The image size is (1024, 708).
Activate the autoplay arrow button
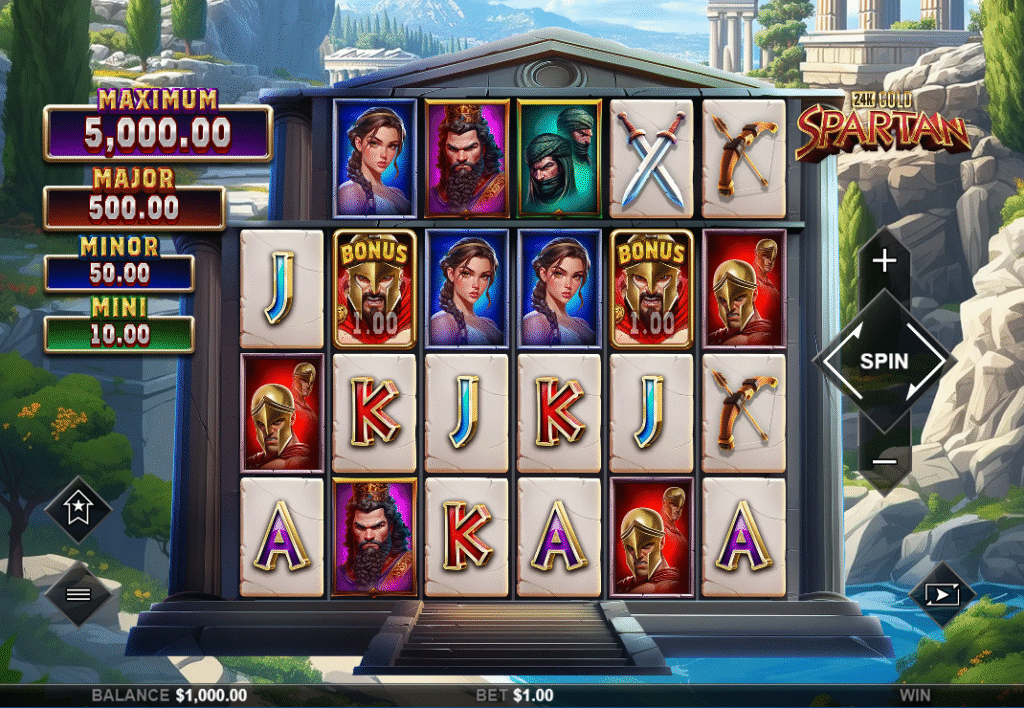coord(942,595)
